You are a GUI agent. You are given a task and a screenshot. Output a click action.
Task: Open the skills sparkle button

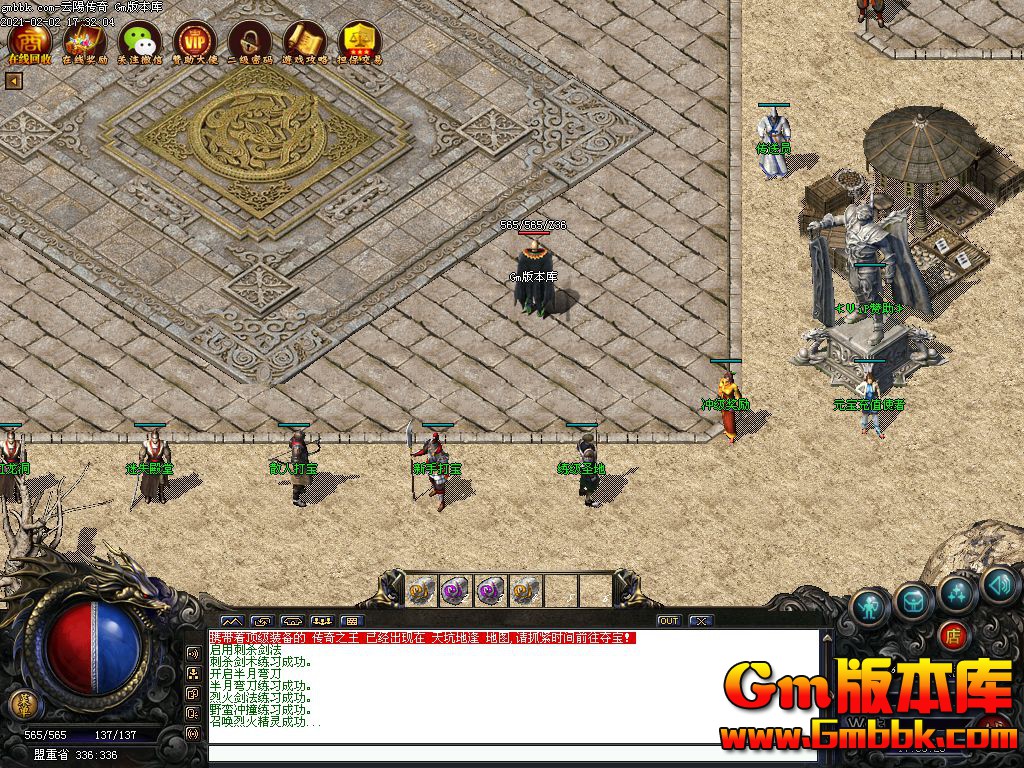(957, 592)
